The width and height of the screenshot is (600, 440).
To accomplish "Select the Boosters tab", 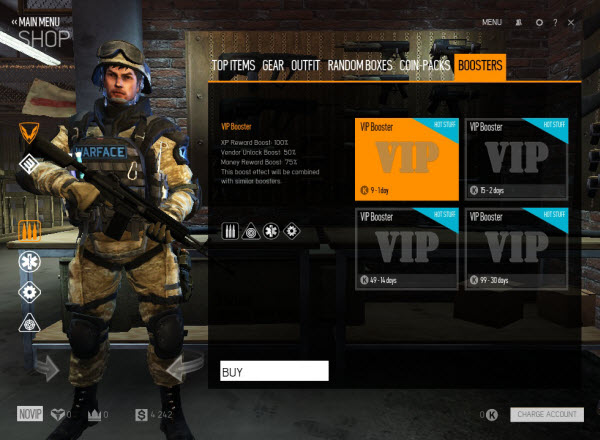I will (x=479, y=66).
